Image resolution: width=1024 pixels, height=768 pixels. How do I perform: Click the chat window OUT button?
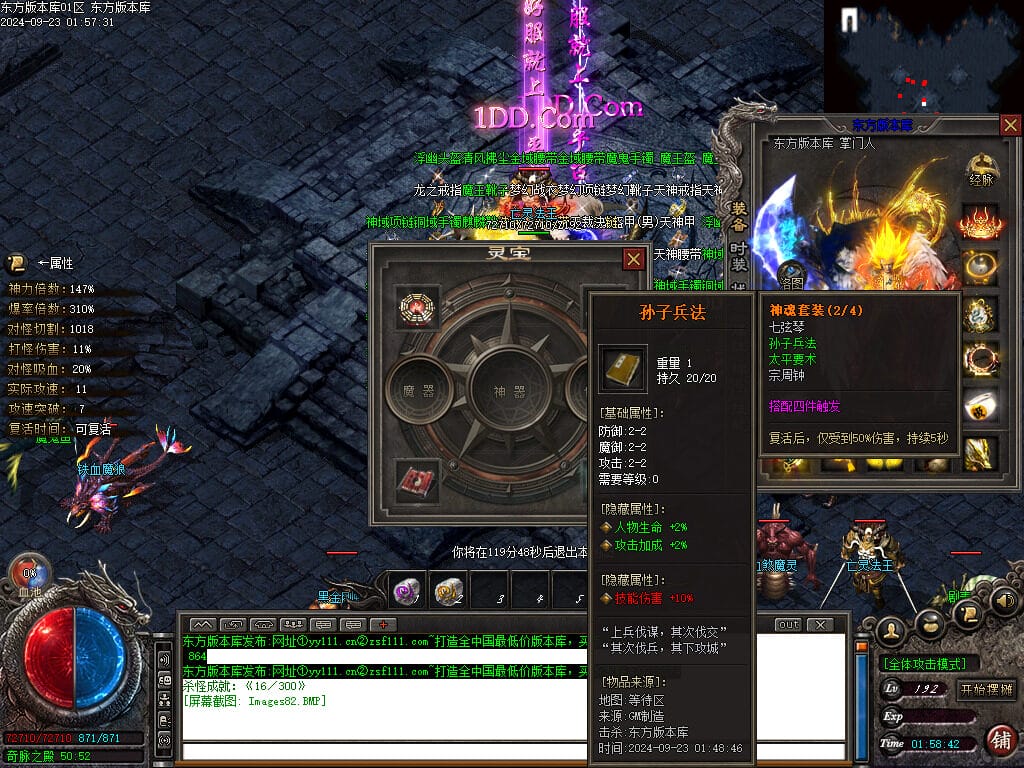point(788,625)
